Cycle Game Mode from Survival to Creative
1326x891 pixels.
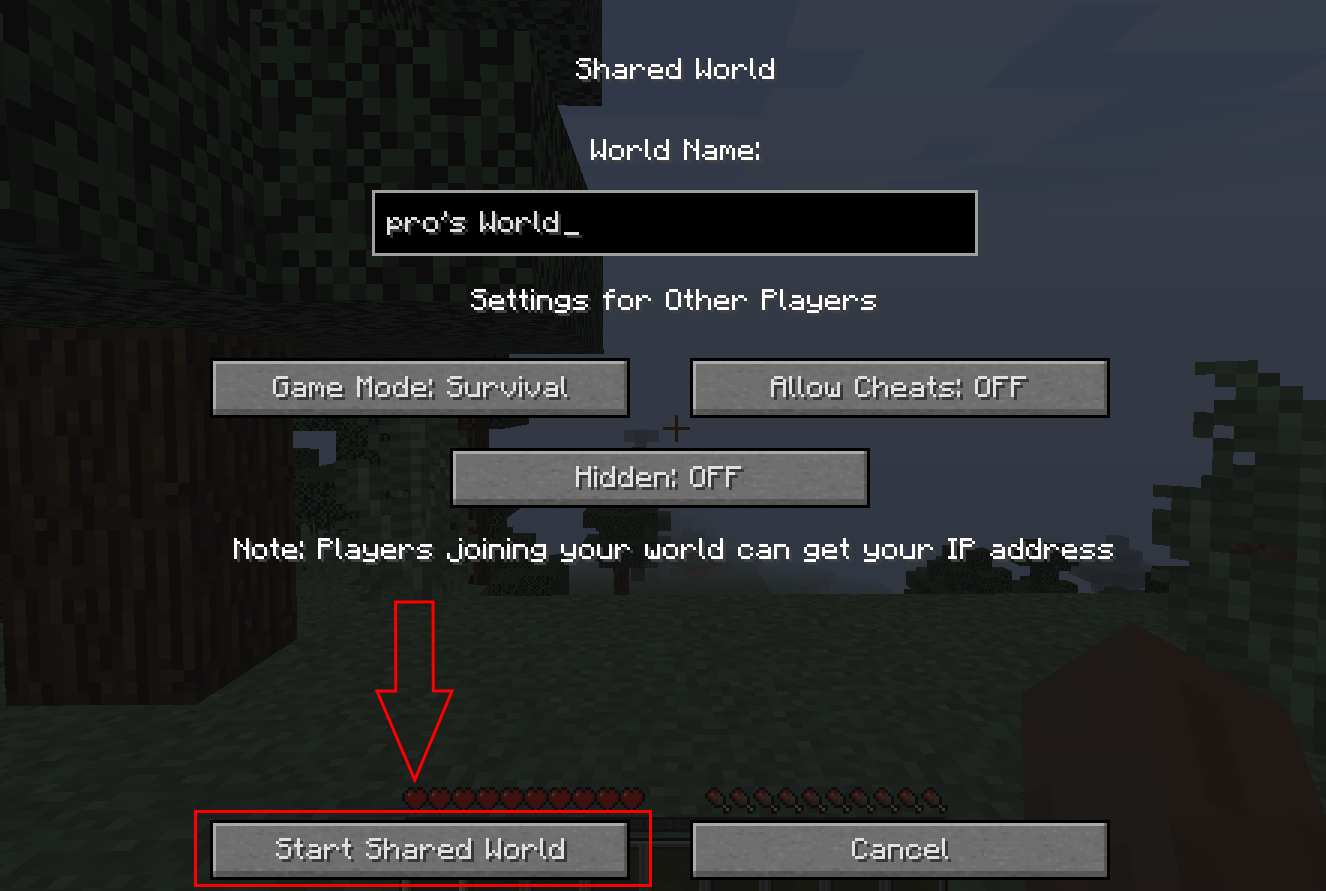point(420,387)
